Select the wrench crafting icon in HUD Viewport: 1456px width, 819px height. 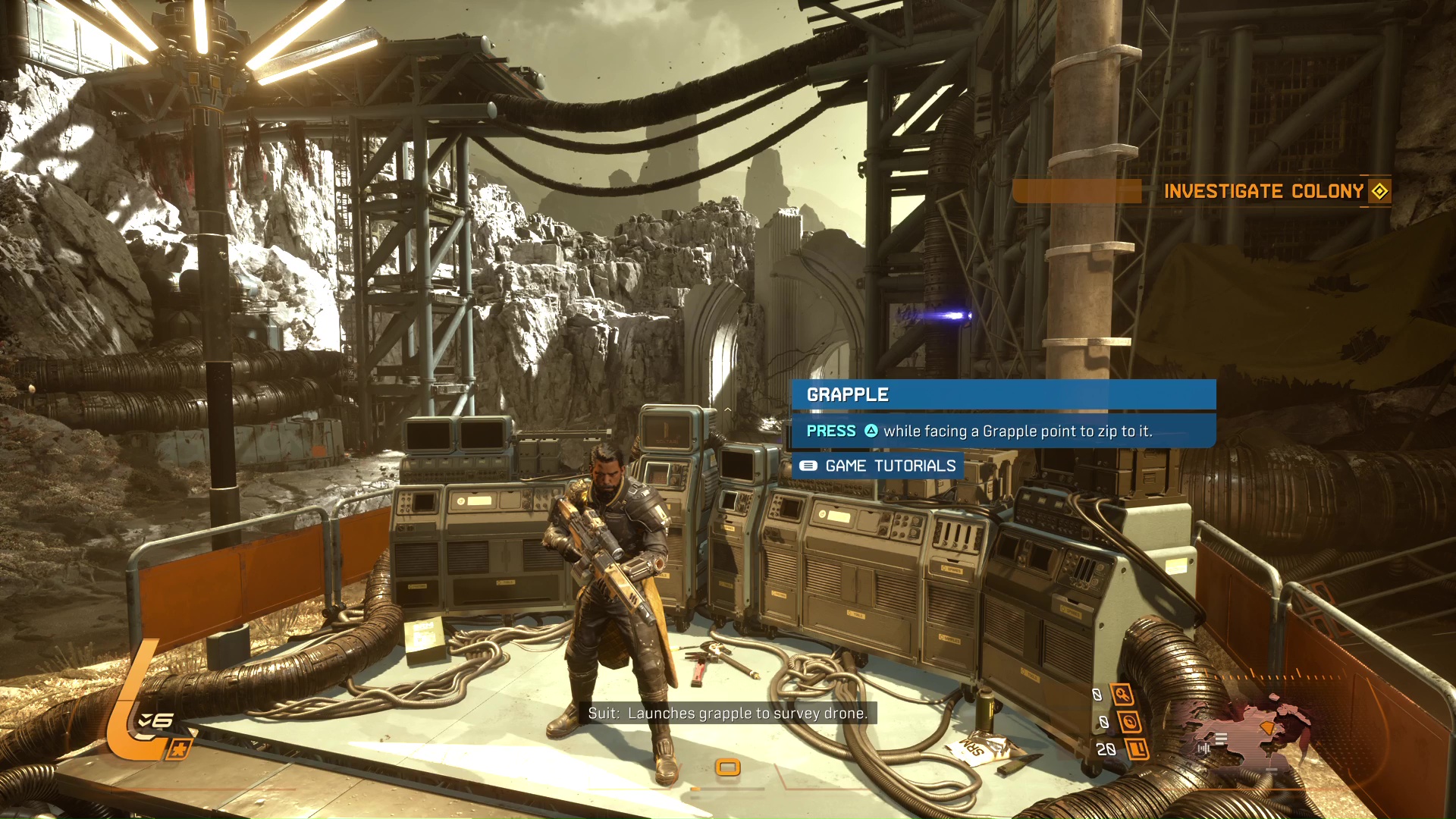(x=1123, y=695)
